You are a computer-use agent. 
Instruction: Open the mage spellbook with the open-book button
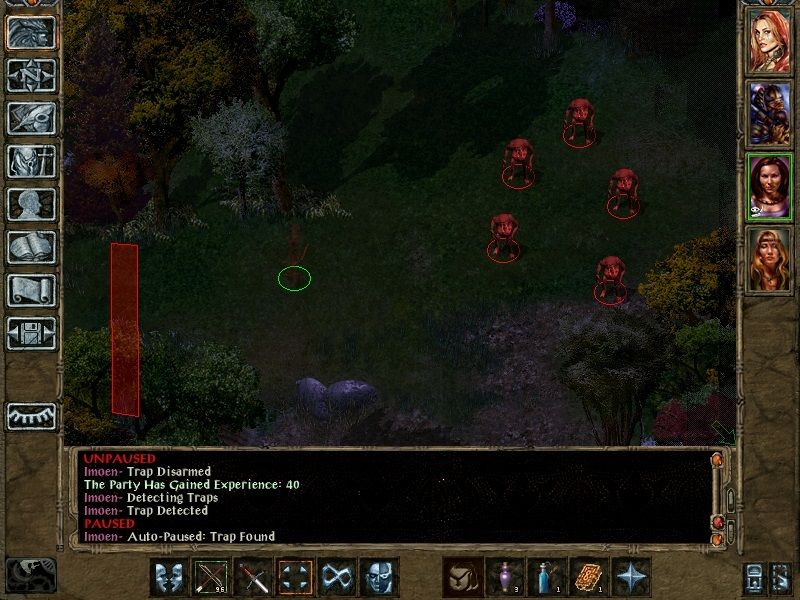coord(31,248)
